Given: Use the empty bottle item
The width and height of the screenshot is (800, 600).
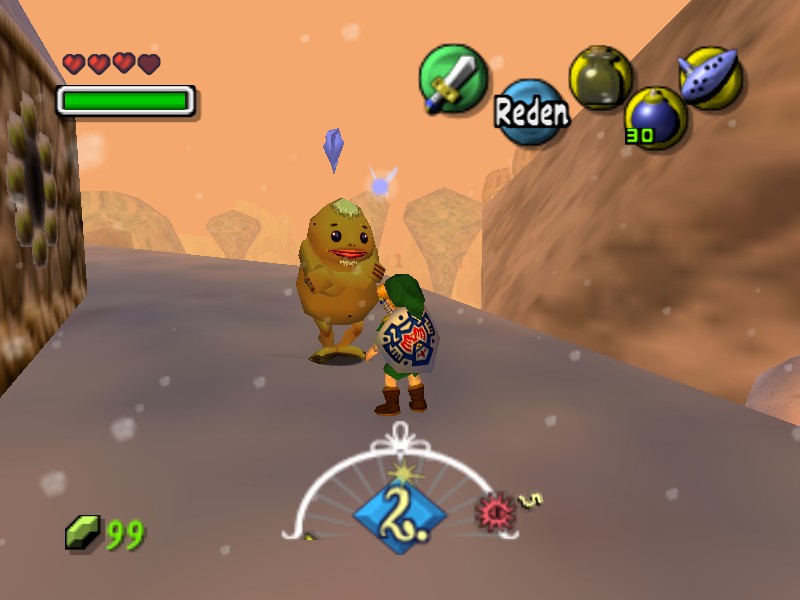Looking at the screenshot, I should [x=600, y=76].
